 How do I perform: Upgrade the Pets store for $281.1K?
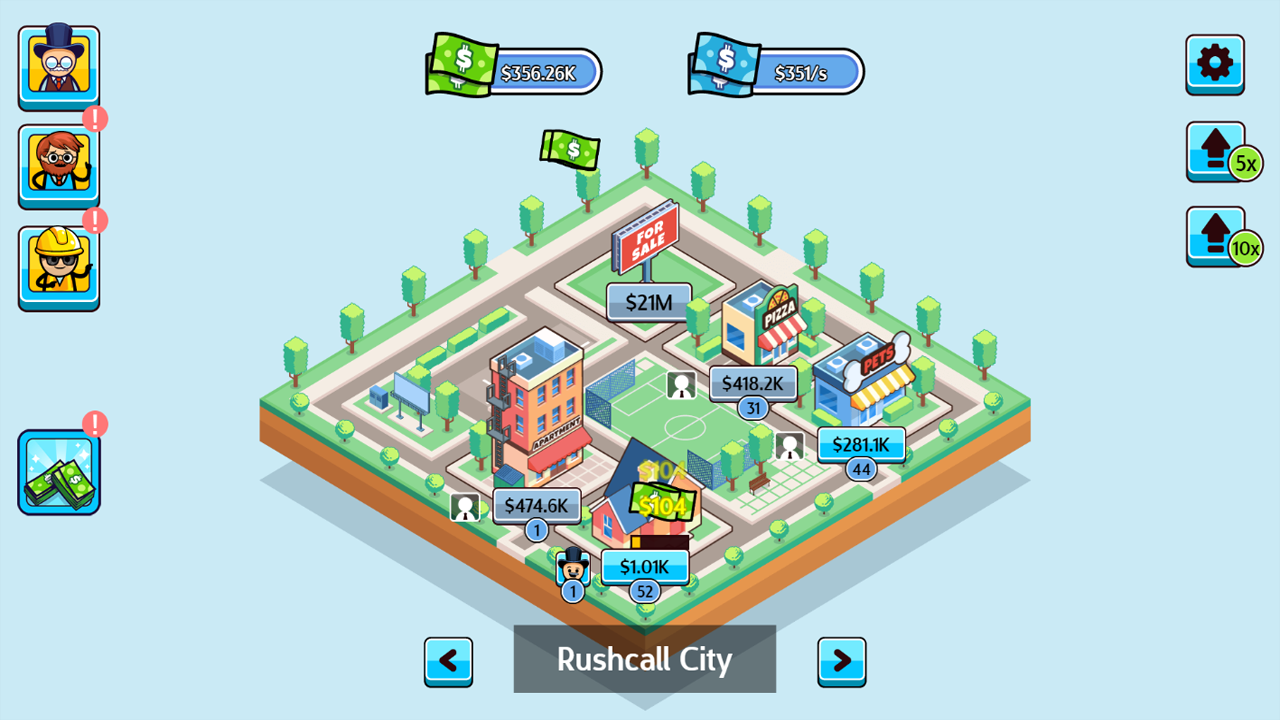click(x=861, y=445)
